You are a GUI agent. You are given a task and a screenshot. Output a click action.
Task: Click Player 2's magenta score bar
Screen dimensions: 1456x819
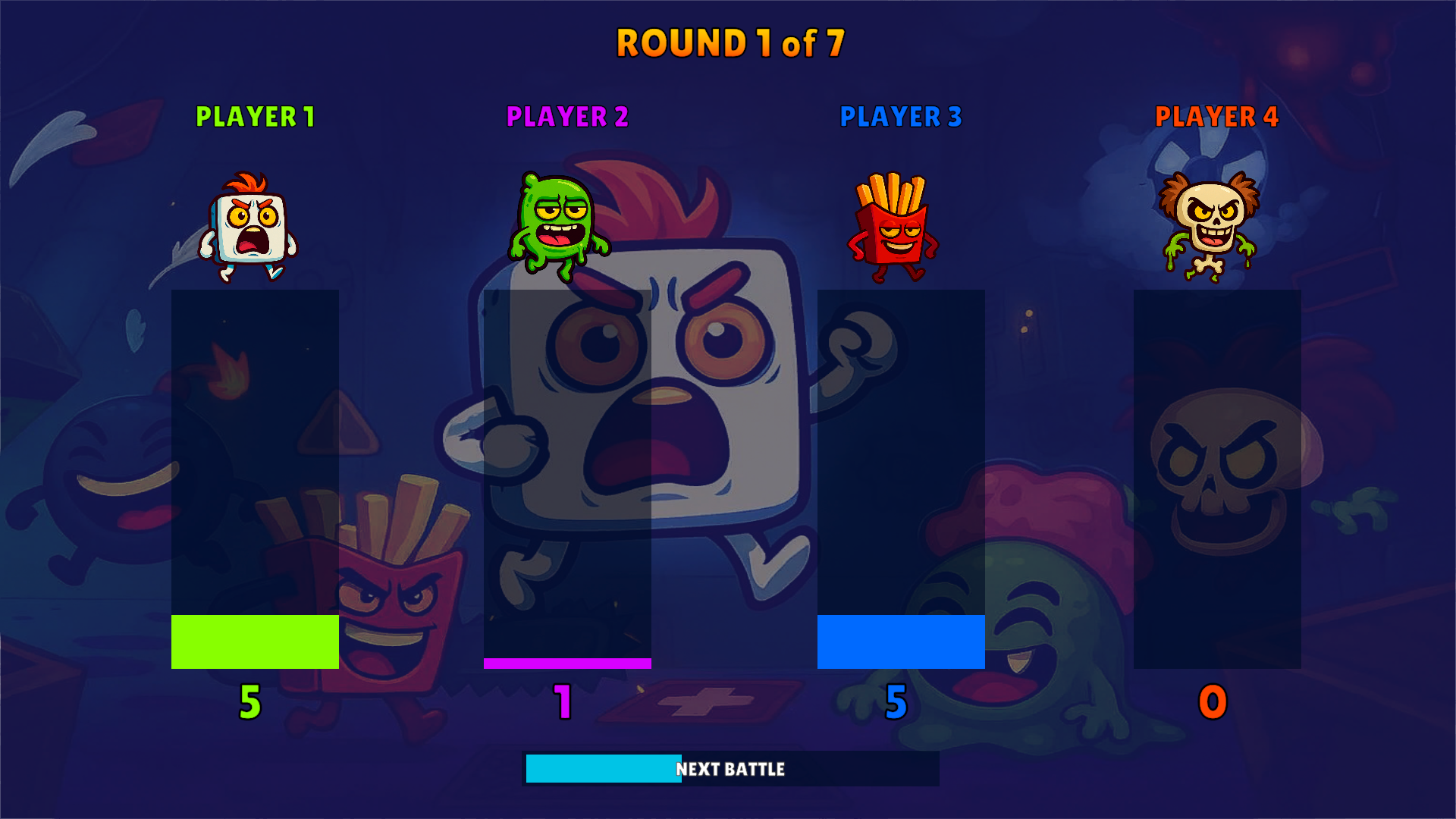click(566, 663)
